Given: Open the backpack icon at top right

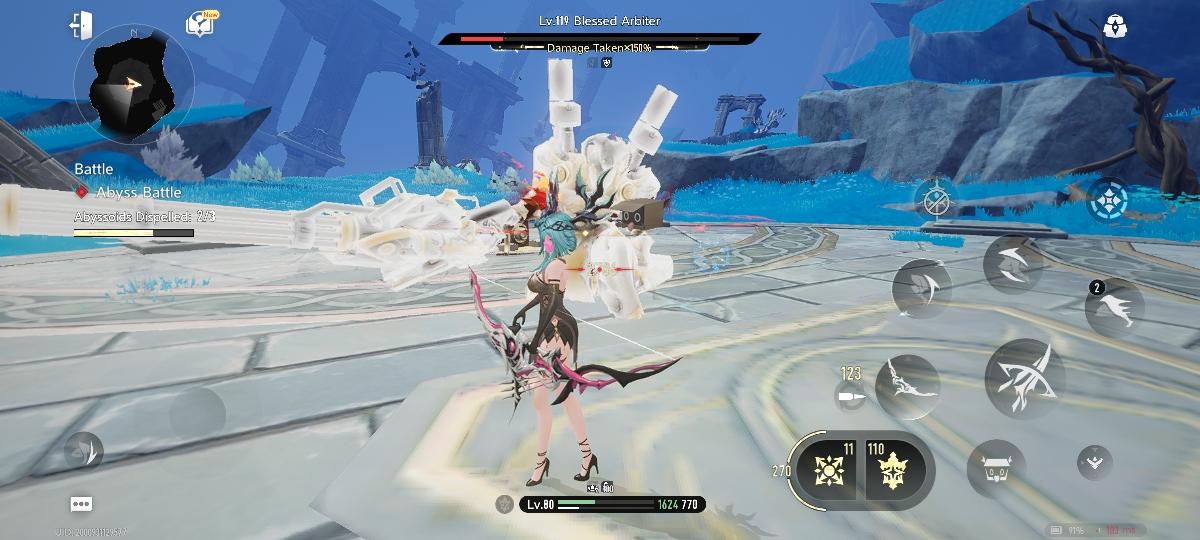Looking at the screenshot, I should [1115, 27].
